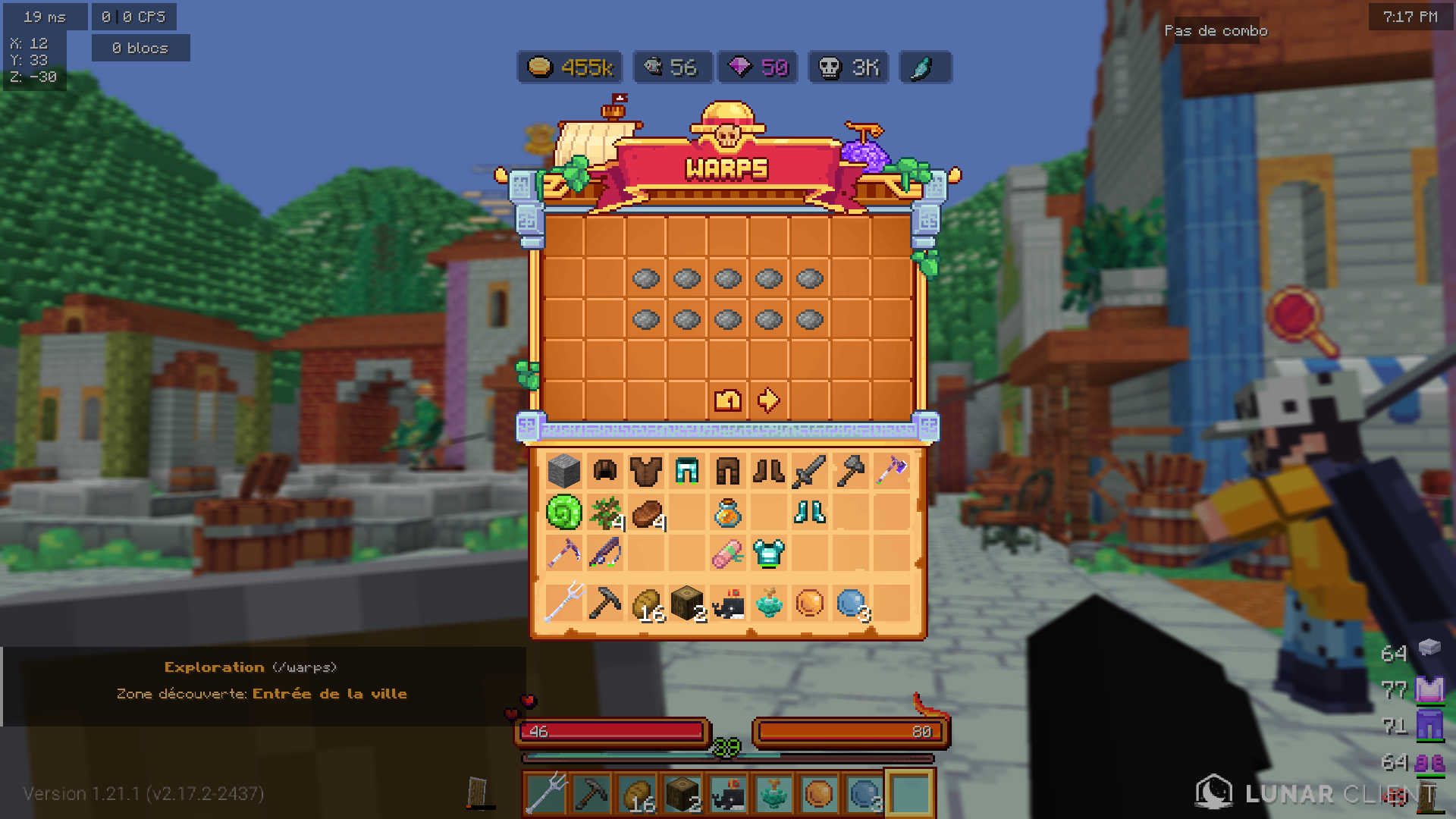
Task: Pick the whale item in hotbar row
Action: tap(728, 604)
